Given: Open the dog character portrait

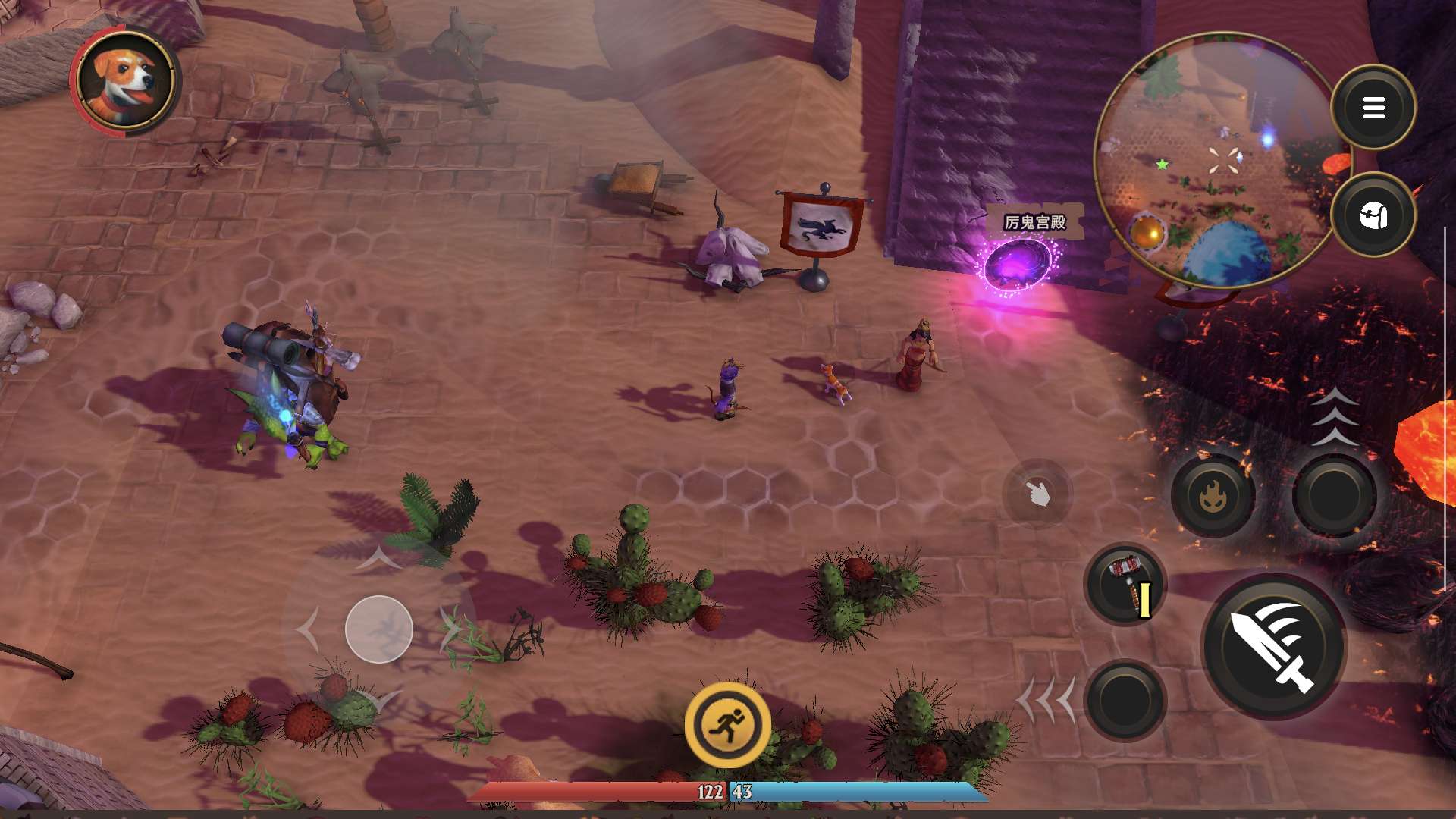Looking at the screenshot, I should point(127,80).
